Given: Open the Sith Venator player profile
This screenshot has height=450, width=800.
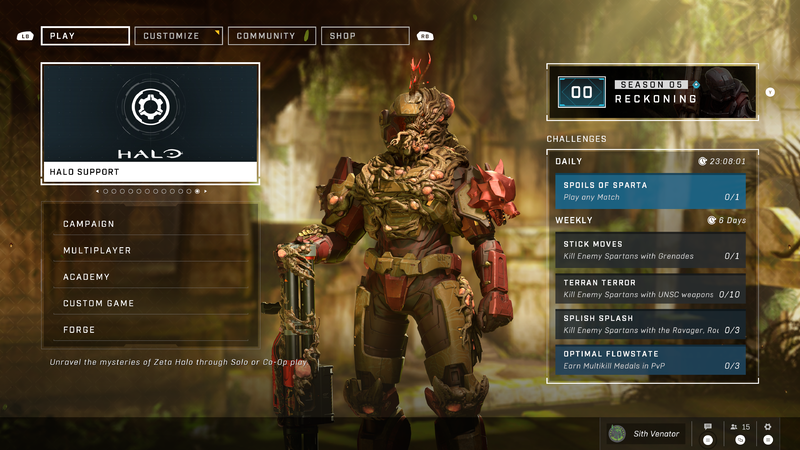Looking at the screenshot, I should (x=645, y=433).
